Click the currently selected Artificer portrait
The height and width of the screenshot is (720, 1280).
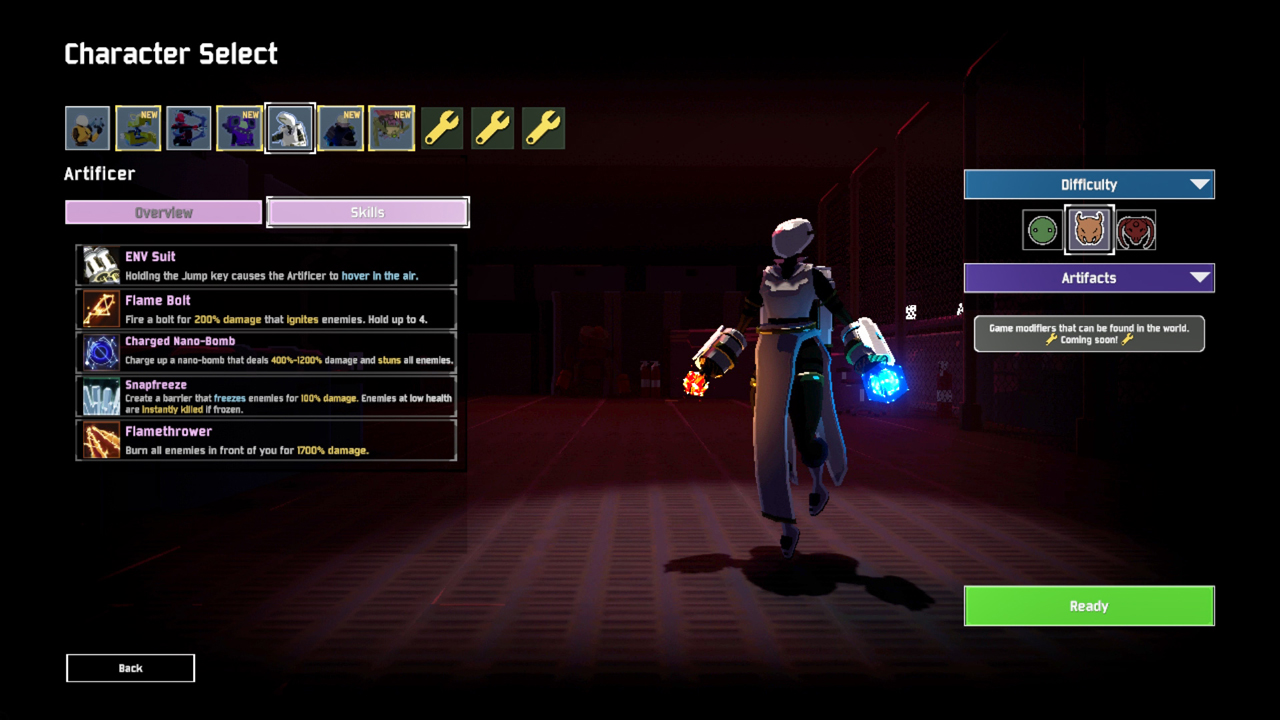click(290, 127)
